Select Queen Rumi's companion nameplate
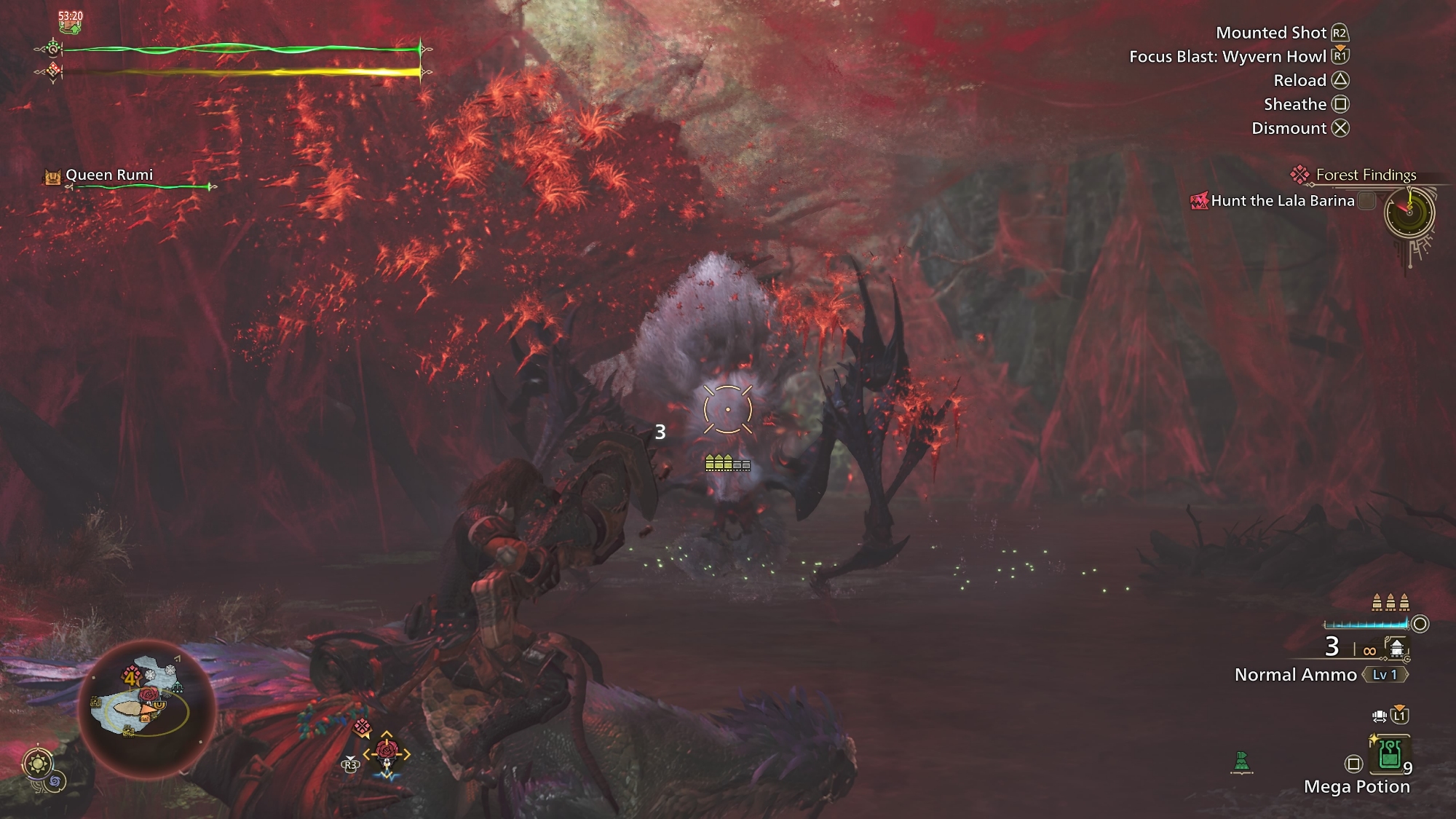This screenshot has width=1456, height=819. (x=109, y=175)
